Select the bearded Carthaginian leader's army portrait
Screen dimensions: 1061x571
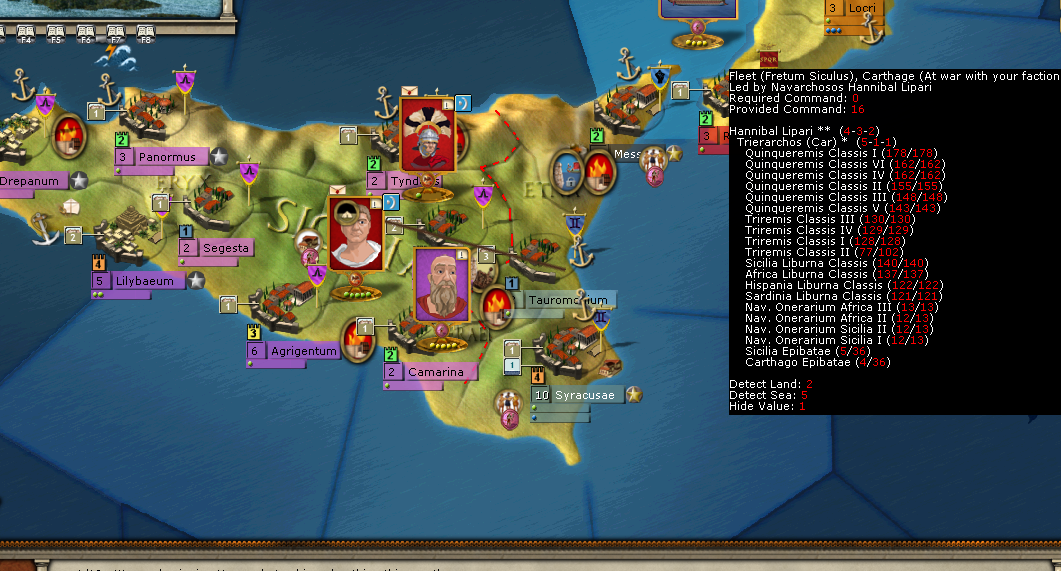(441, 285)
